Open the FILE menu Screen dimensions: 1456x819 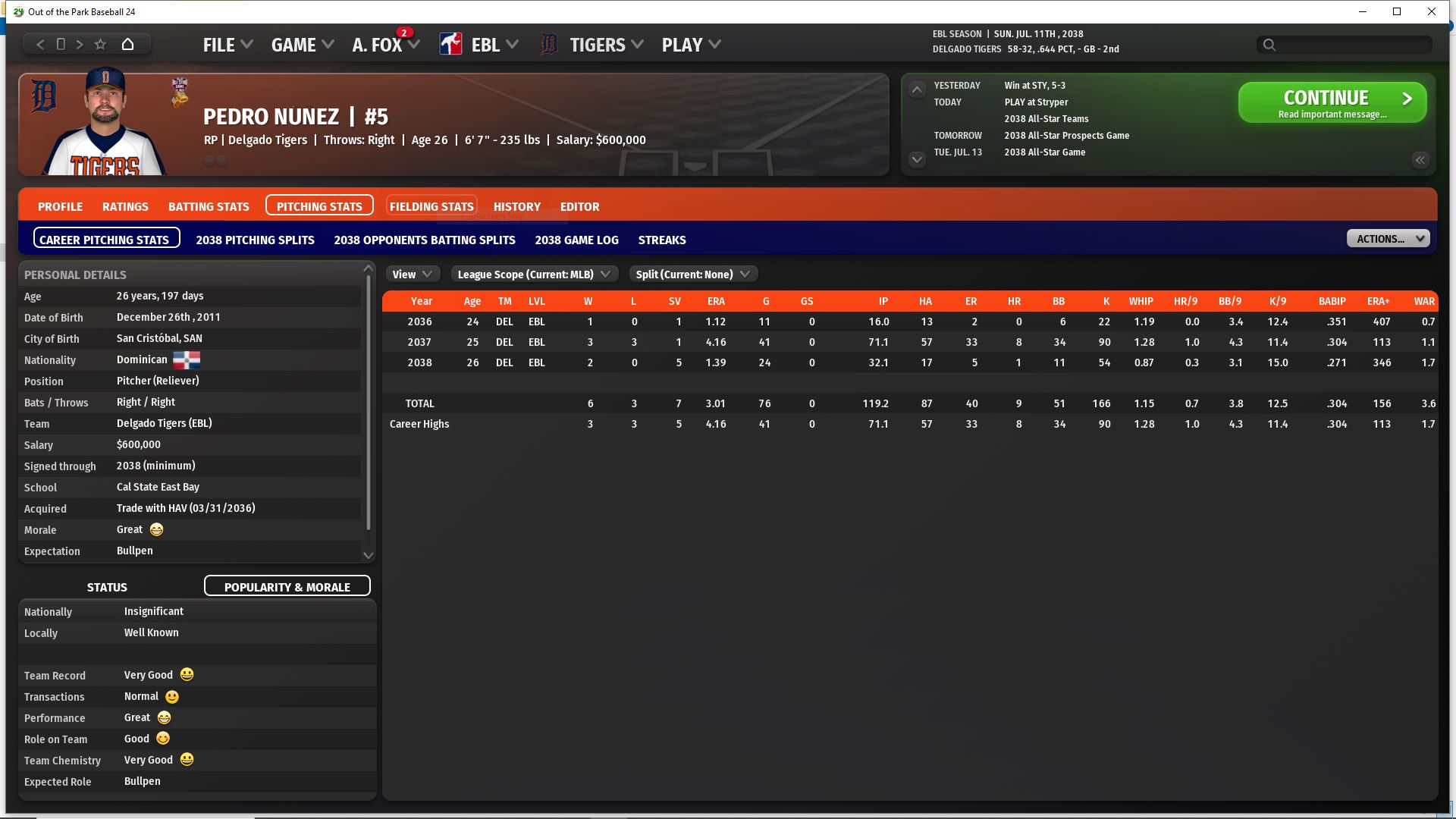(x=227, y=45)
